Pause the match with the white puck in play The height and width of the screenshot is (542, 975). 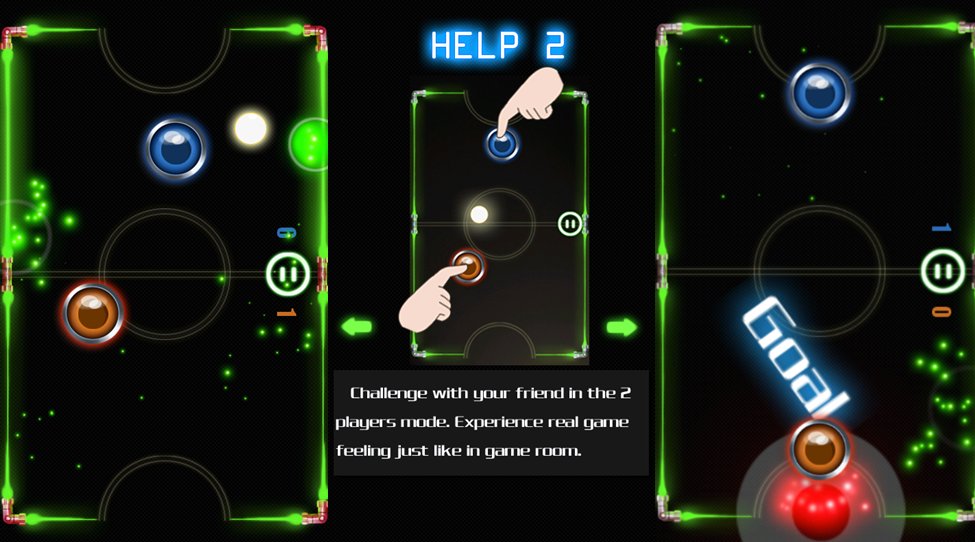click(287, 273)
